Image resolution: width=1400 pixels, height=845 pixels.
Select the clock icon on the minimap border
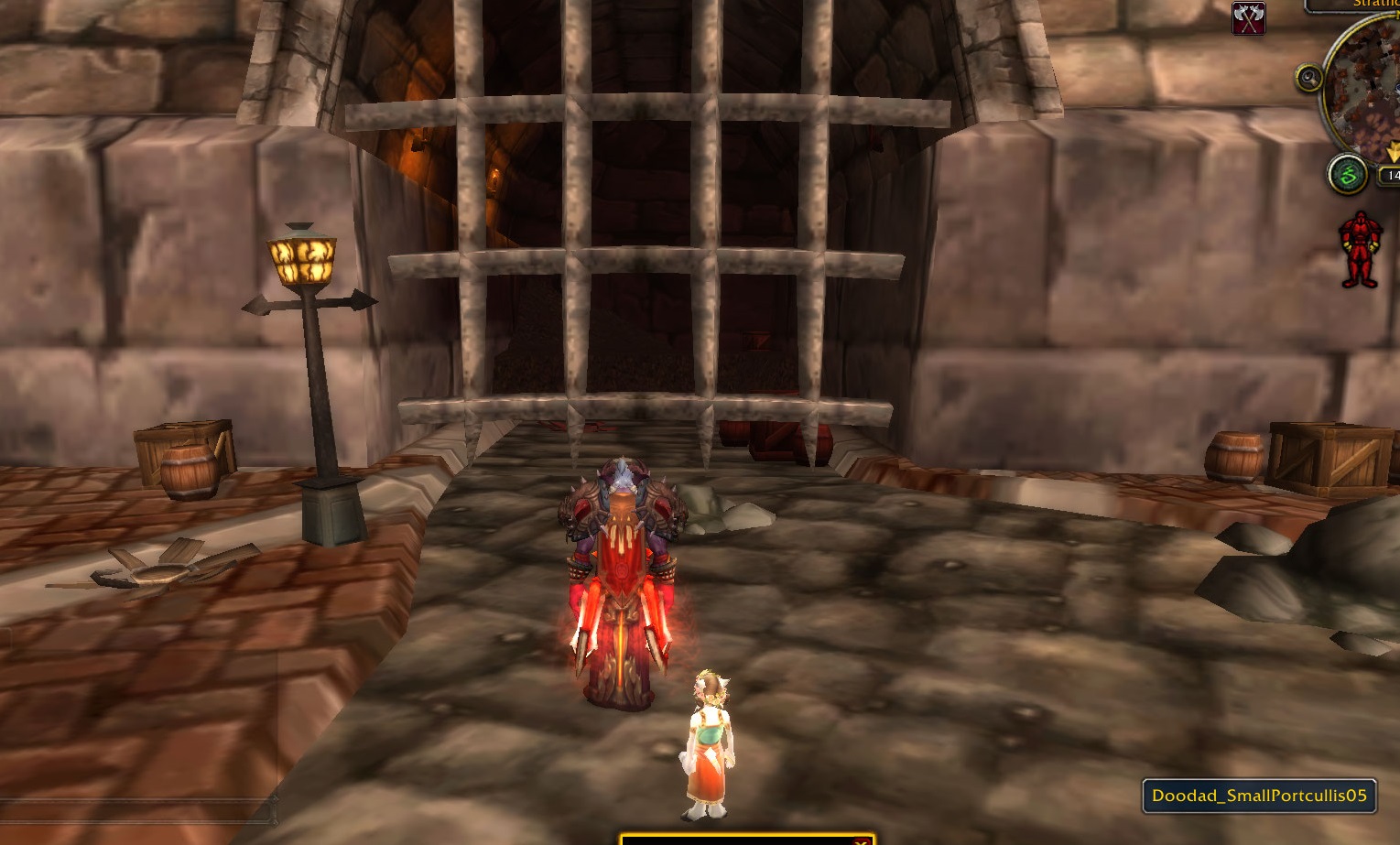coord(1310,77)
